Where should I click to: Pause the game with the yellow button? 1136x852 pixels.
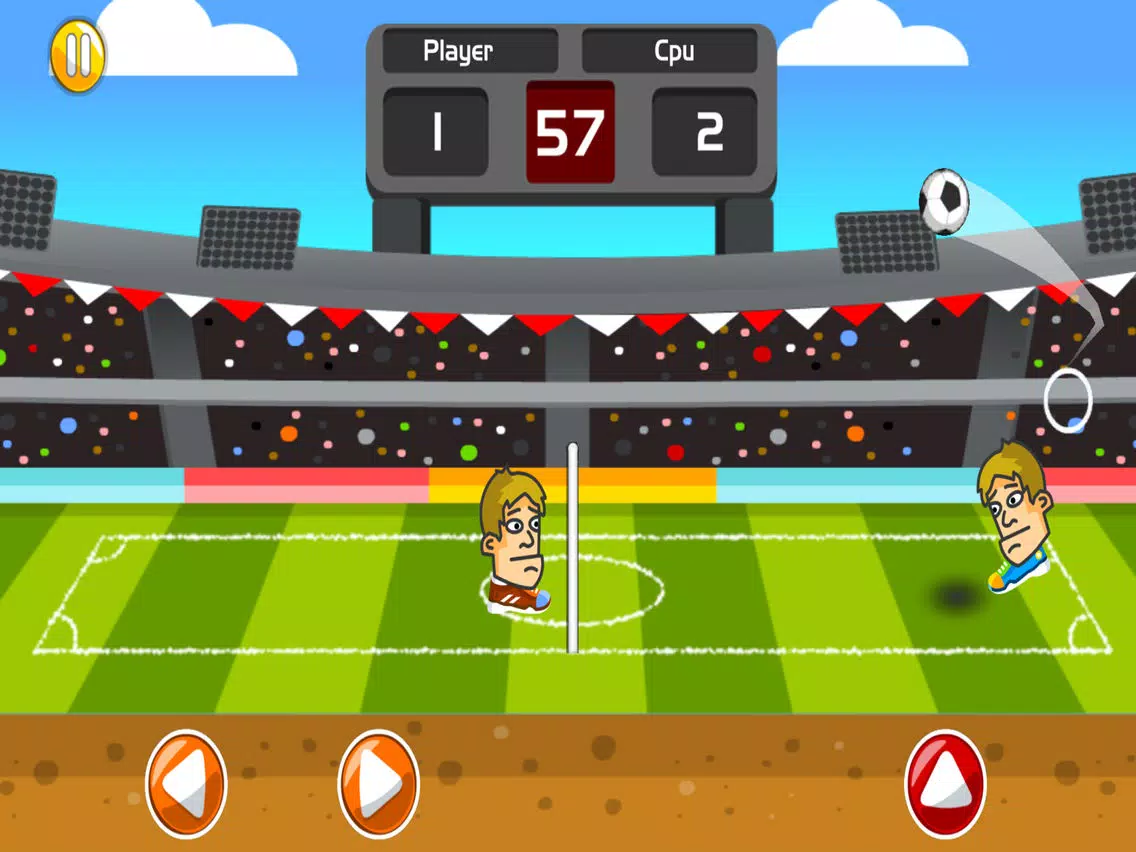coord(77,56)
